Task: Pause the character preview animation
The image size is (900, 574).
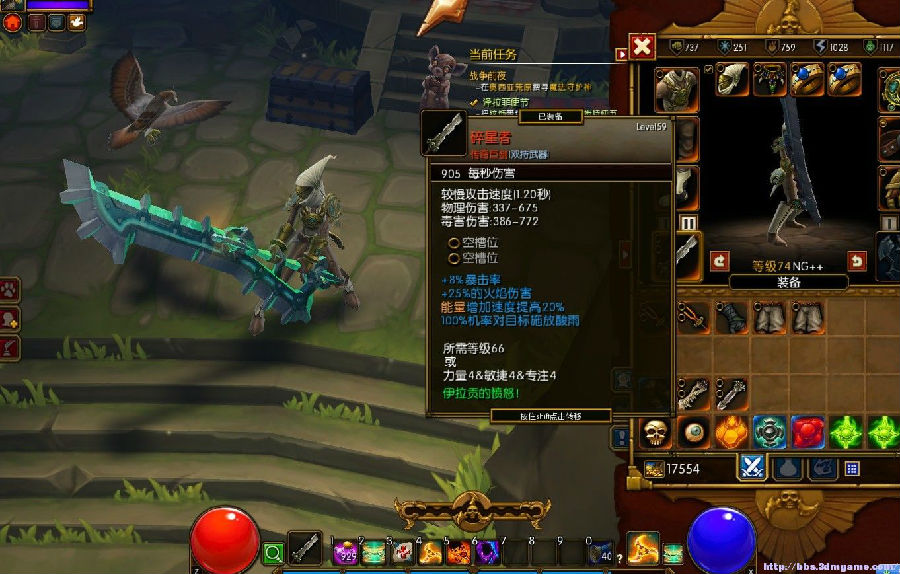Action: coord(688,222)
